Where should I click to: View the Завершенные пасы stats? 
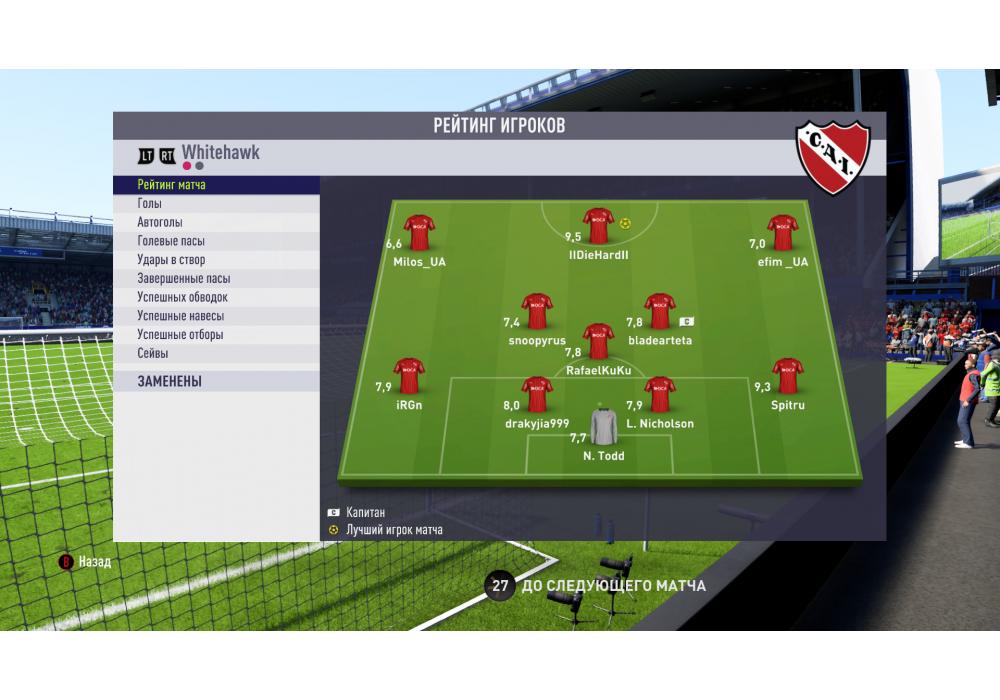pyautogui.click(x=216, y=279)
